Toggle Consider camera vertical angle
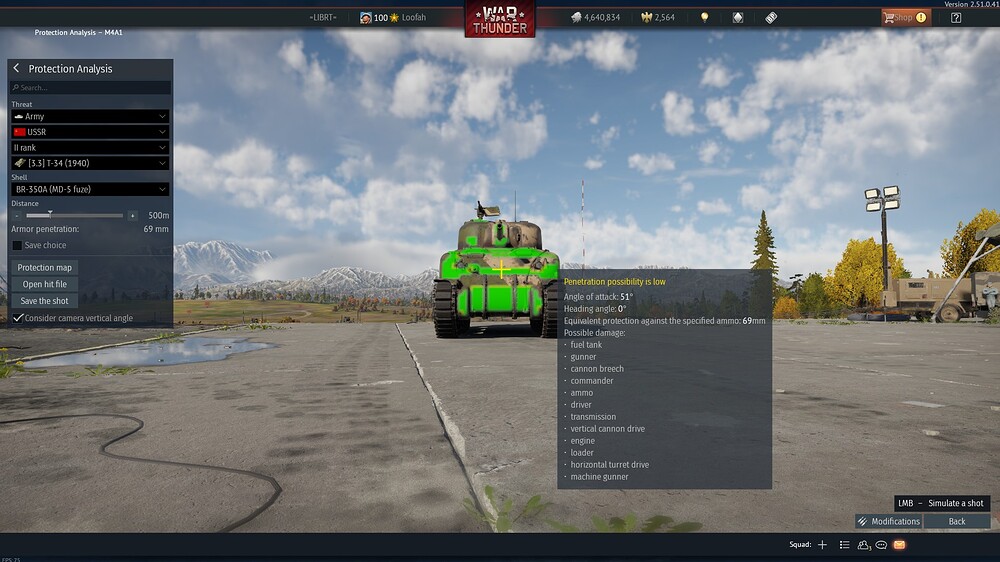1000x562 pixels. (17, 318)
